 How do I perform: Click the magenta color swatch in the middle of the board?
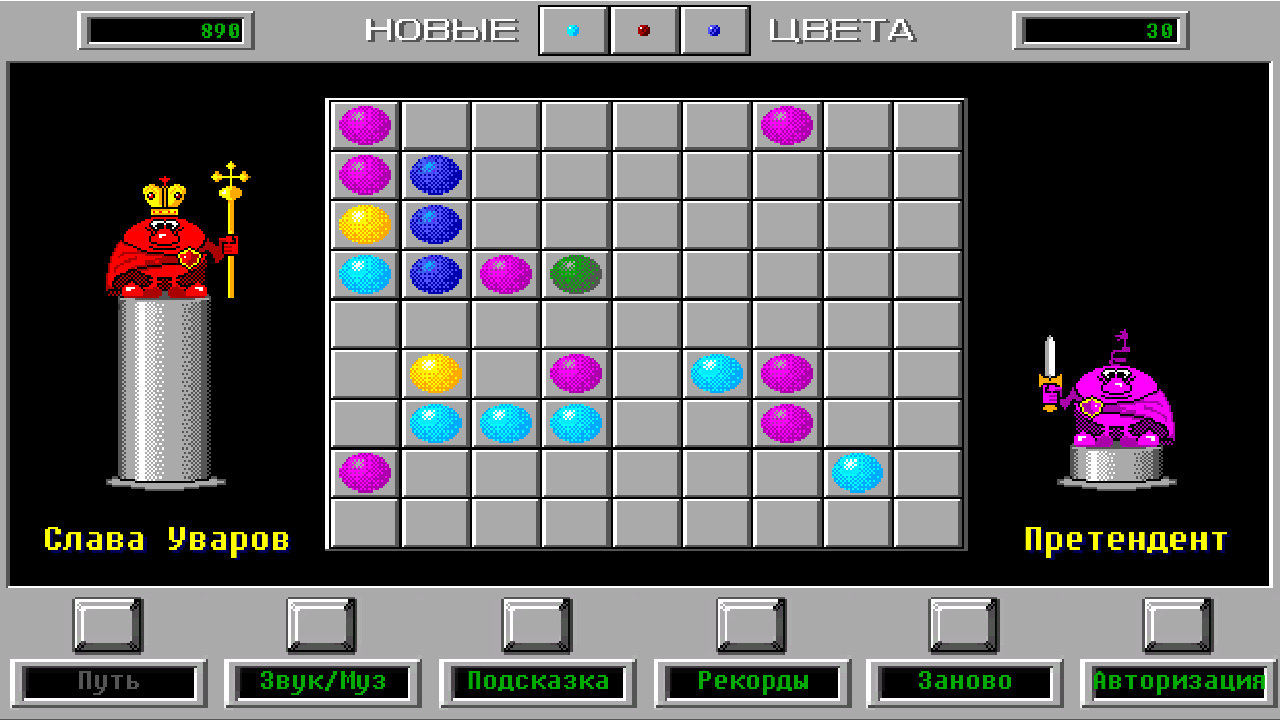(x=573, y=373)
